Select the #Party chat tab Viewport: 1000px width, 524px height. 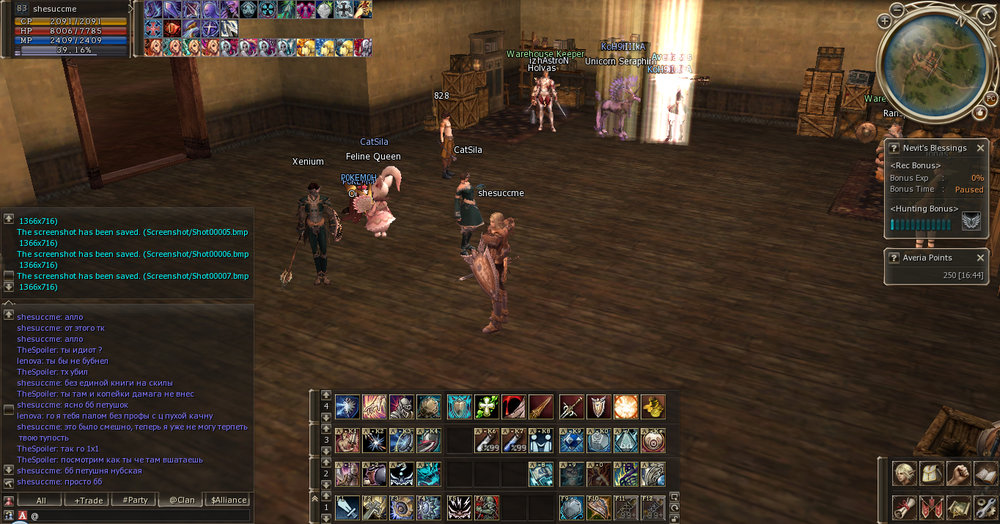[135, 499]
